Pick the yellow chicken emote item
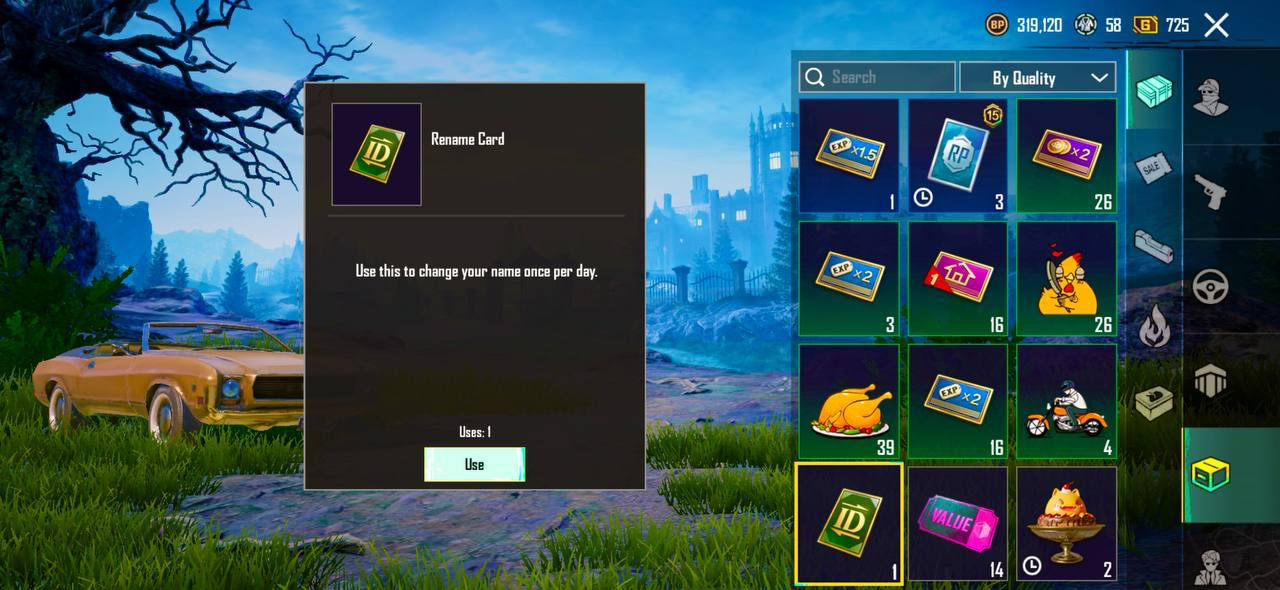This screenshot has width=1280, height=590. (x=1067, y=279)
